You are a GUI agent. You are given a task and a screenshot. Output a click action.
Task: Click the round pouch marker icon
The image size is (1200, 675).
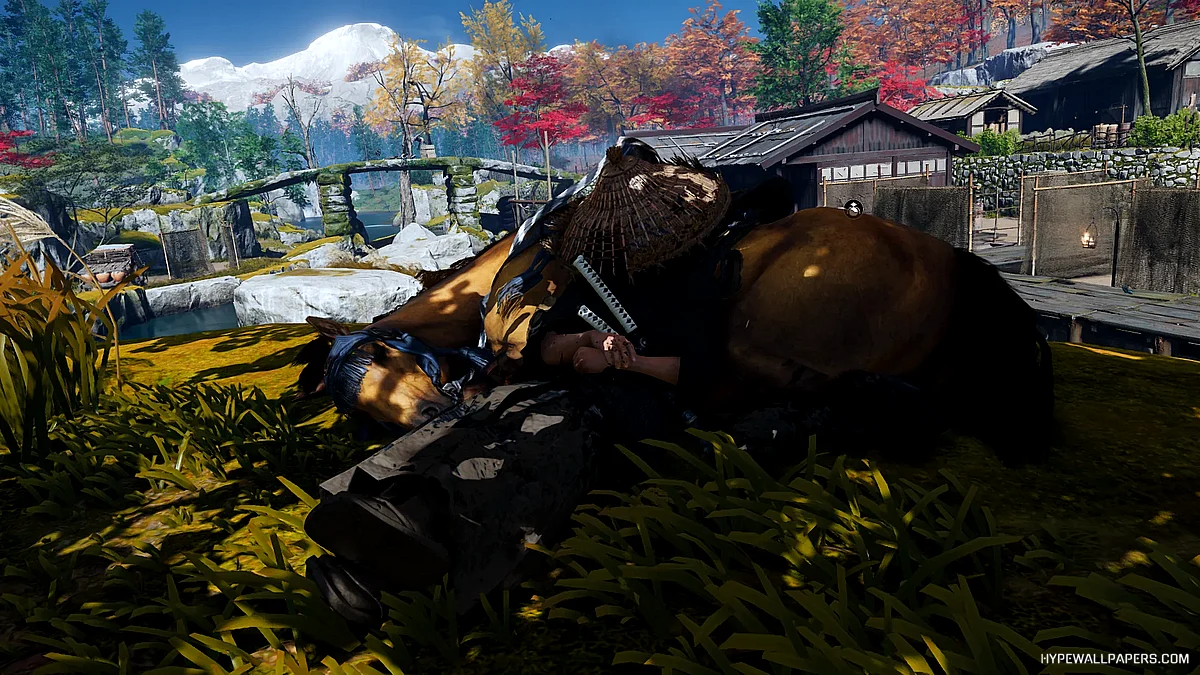tap(853, 208)
